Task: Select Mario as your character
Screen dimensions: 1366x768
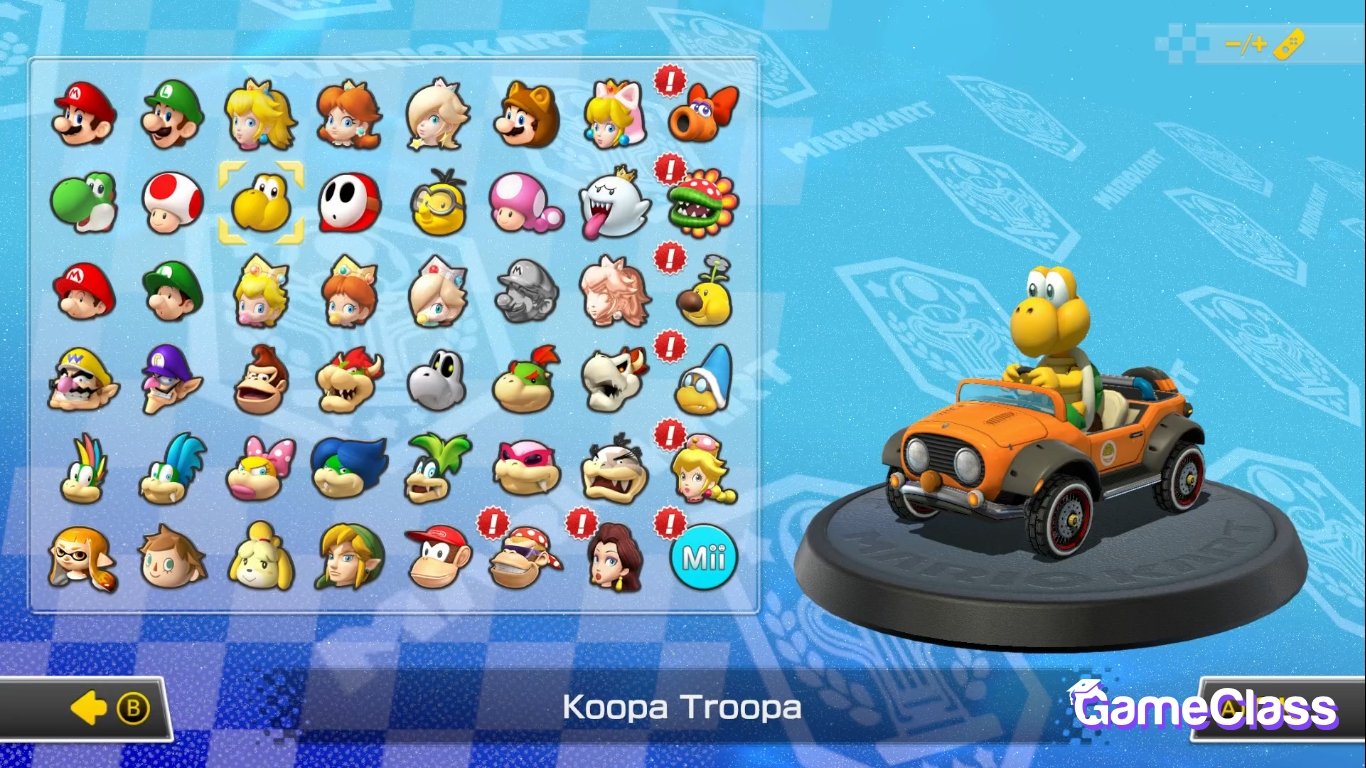Action: coord(83,113)
